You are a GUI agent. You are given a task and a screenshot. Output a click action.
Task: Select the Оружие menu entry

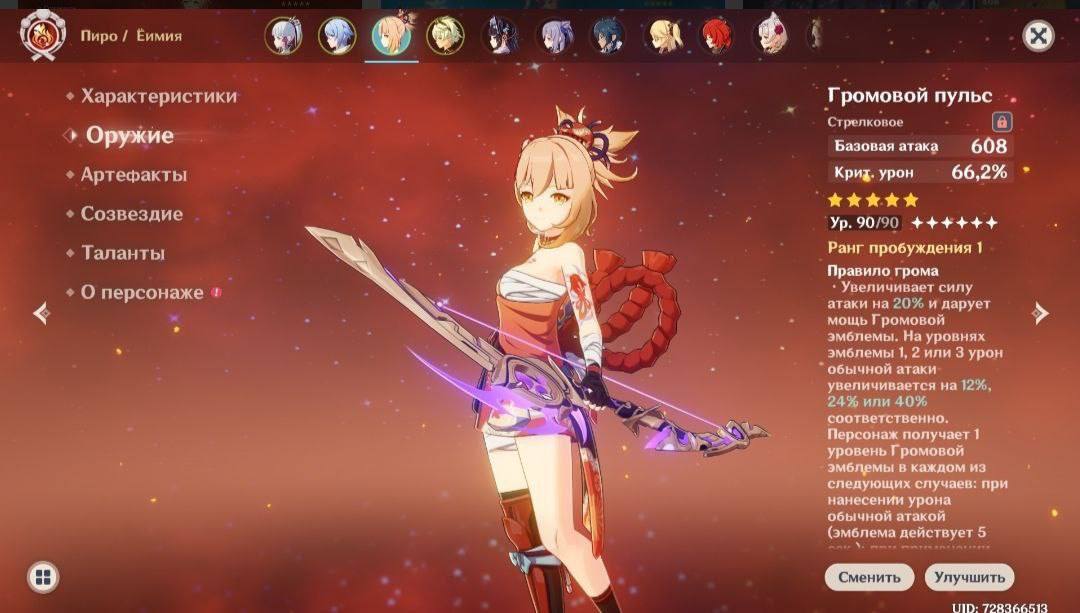pos(130,135)
